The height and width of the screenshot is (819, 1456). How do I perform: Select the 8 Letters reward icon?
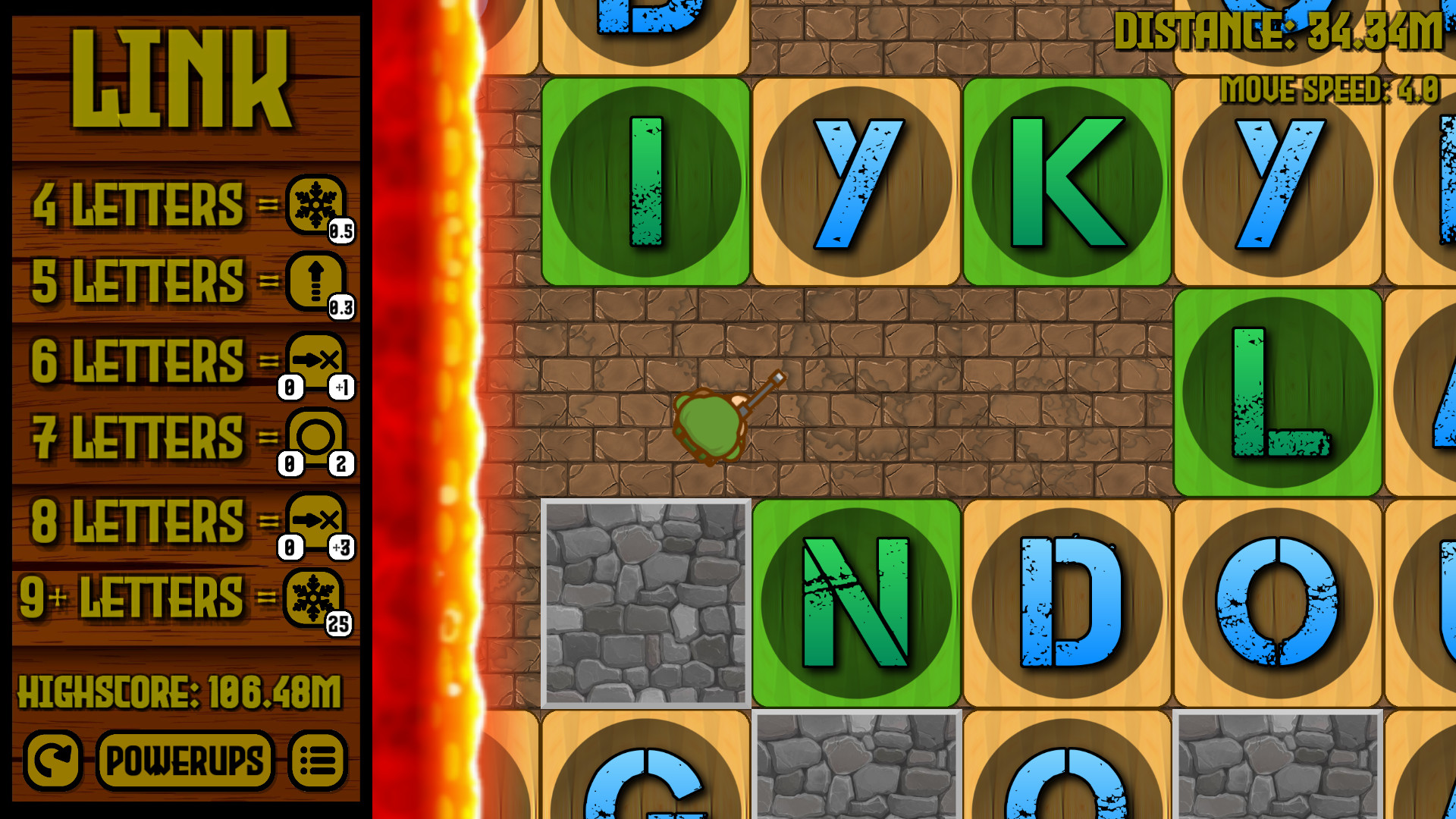316,519
